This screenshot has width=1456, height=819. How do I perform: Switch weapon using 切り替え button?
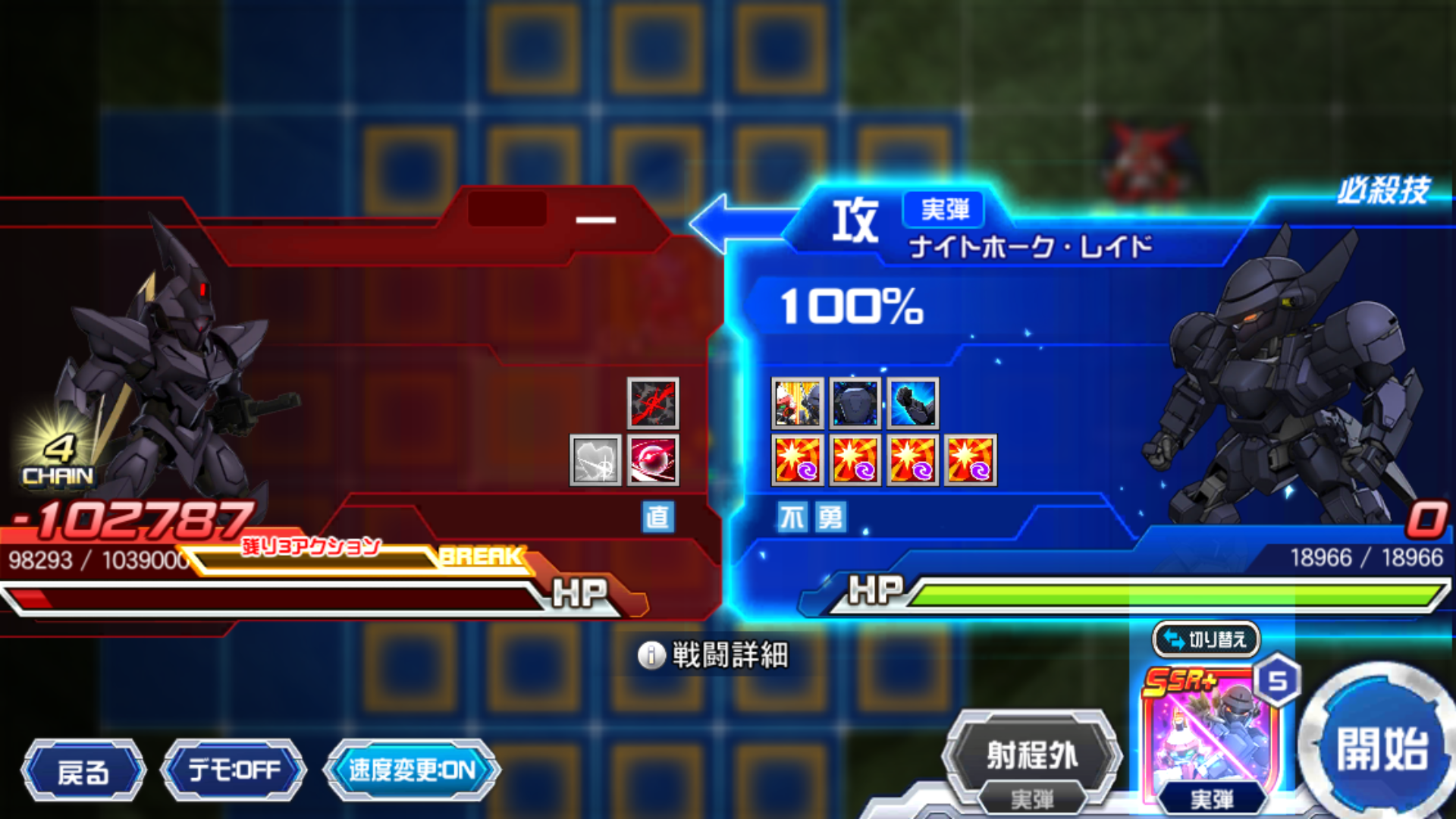coord(1206,639)
